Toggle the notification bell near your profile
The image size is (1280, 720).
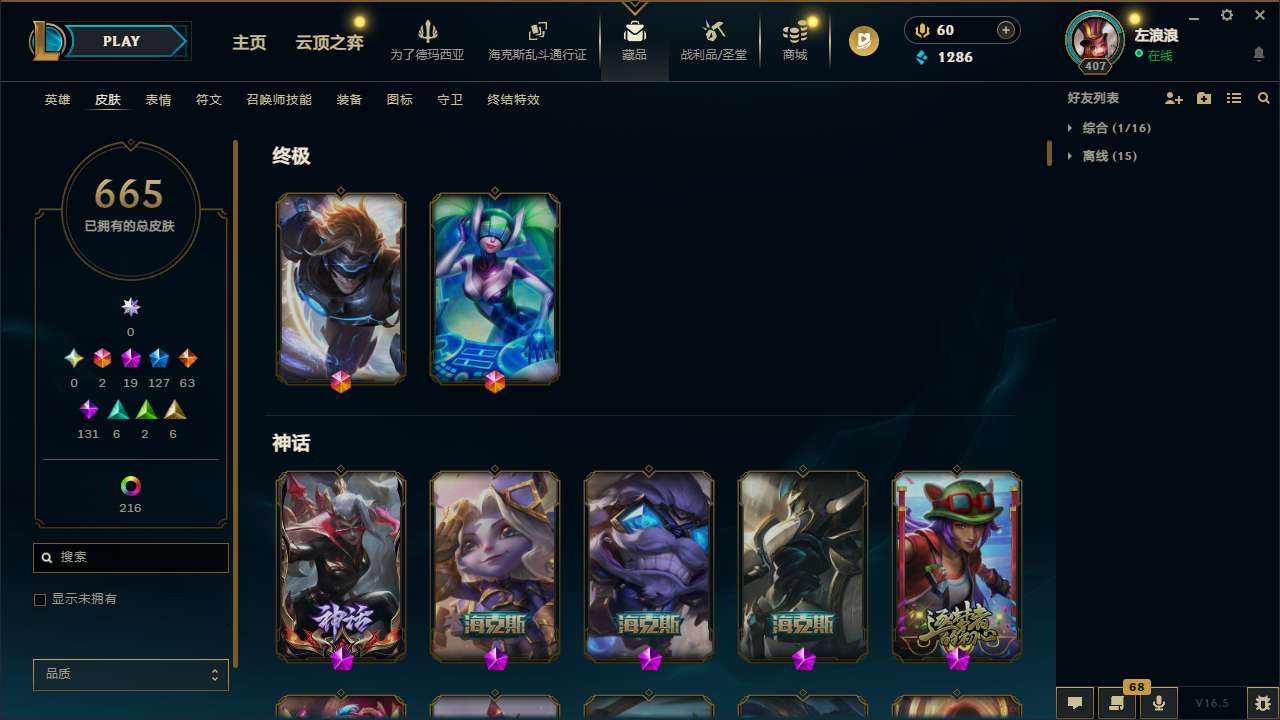[x=1259, y=53]
